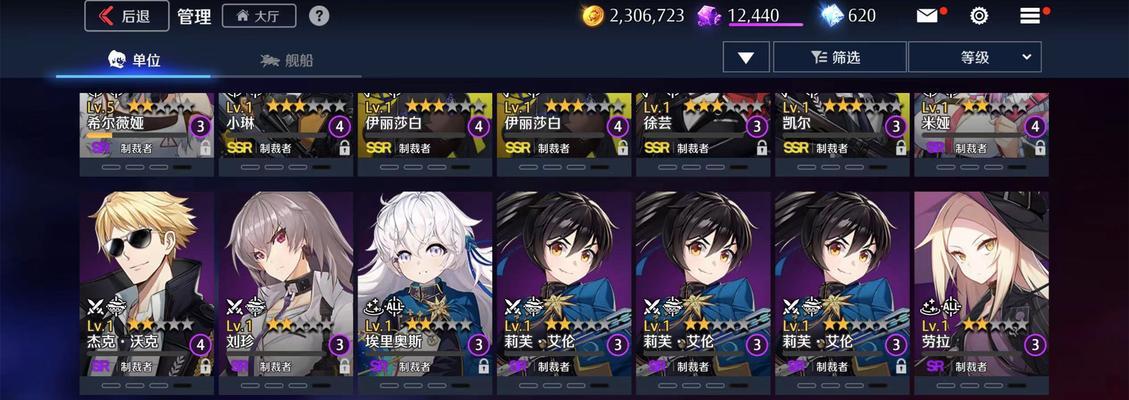Open the 大厅 lobby button

[x=259, y=16]
